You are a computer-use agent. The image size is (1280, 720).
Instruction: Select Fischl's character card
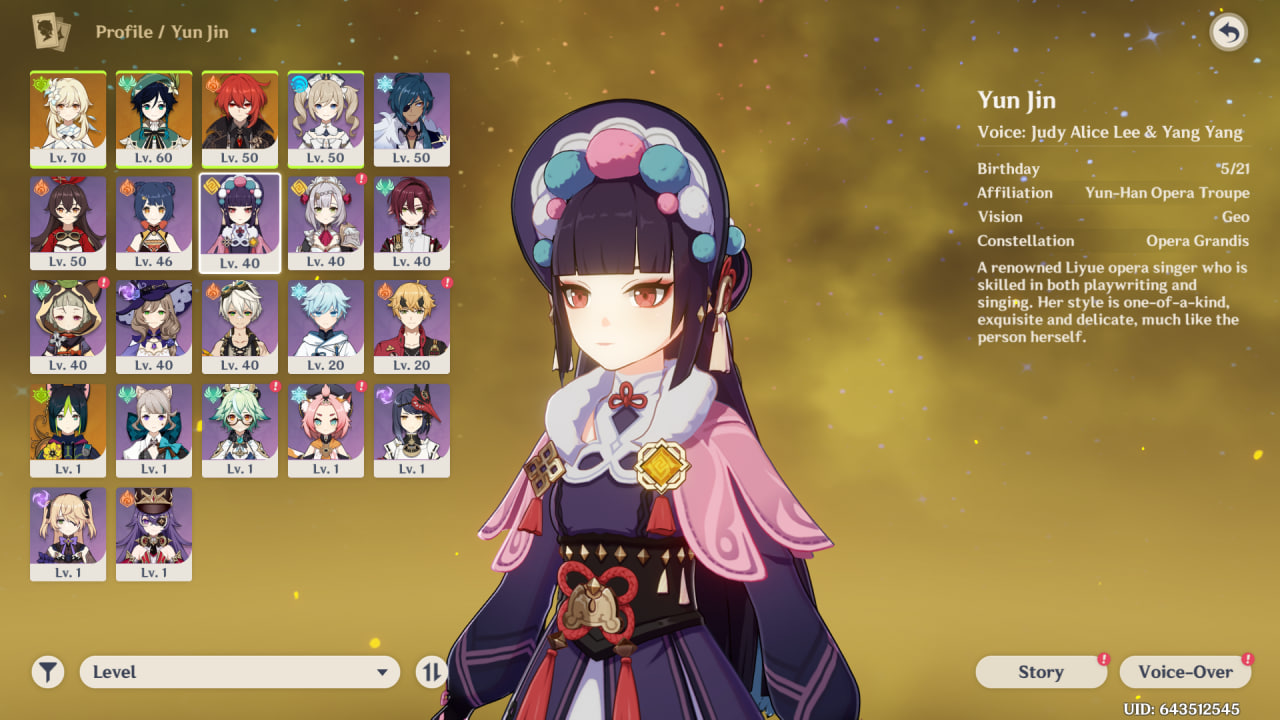[x=68, y=534]
